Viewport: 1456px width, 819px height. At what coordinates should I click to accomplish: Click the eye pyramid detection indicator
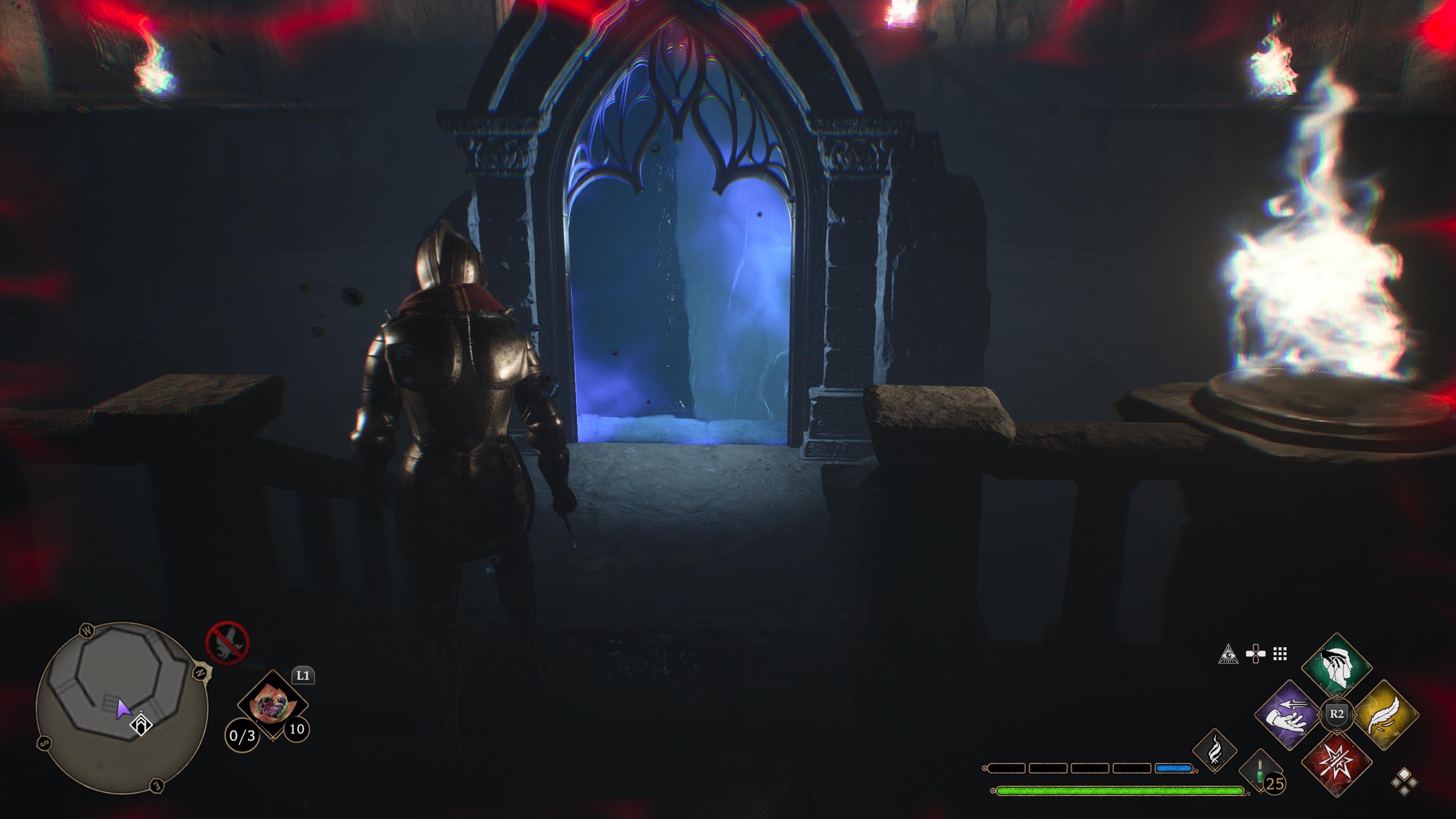click(x=1228, y=654)
